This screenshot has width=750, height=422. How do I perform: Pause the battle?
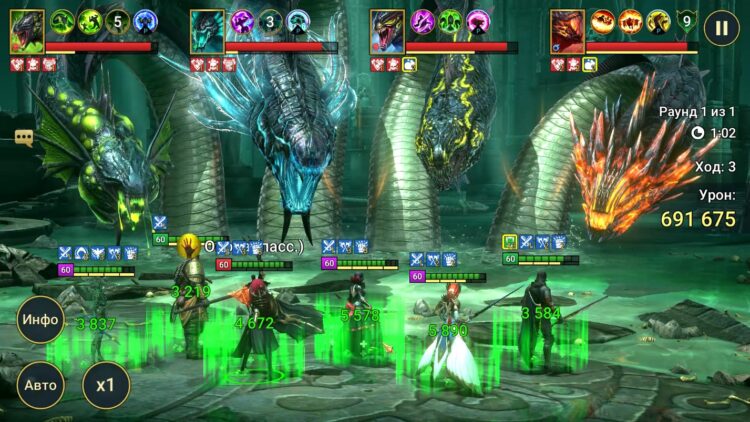(x=720, y=28)
